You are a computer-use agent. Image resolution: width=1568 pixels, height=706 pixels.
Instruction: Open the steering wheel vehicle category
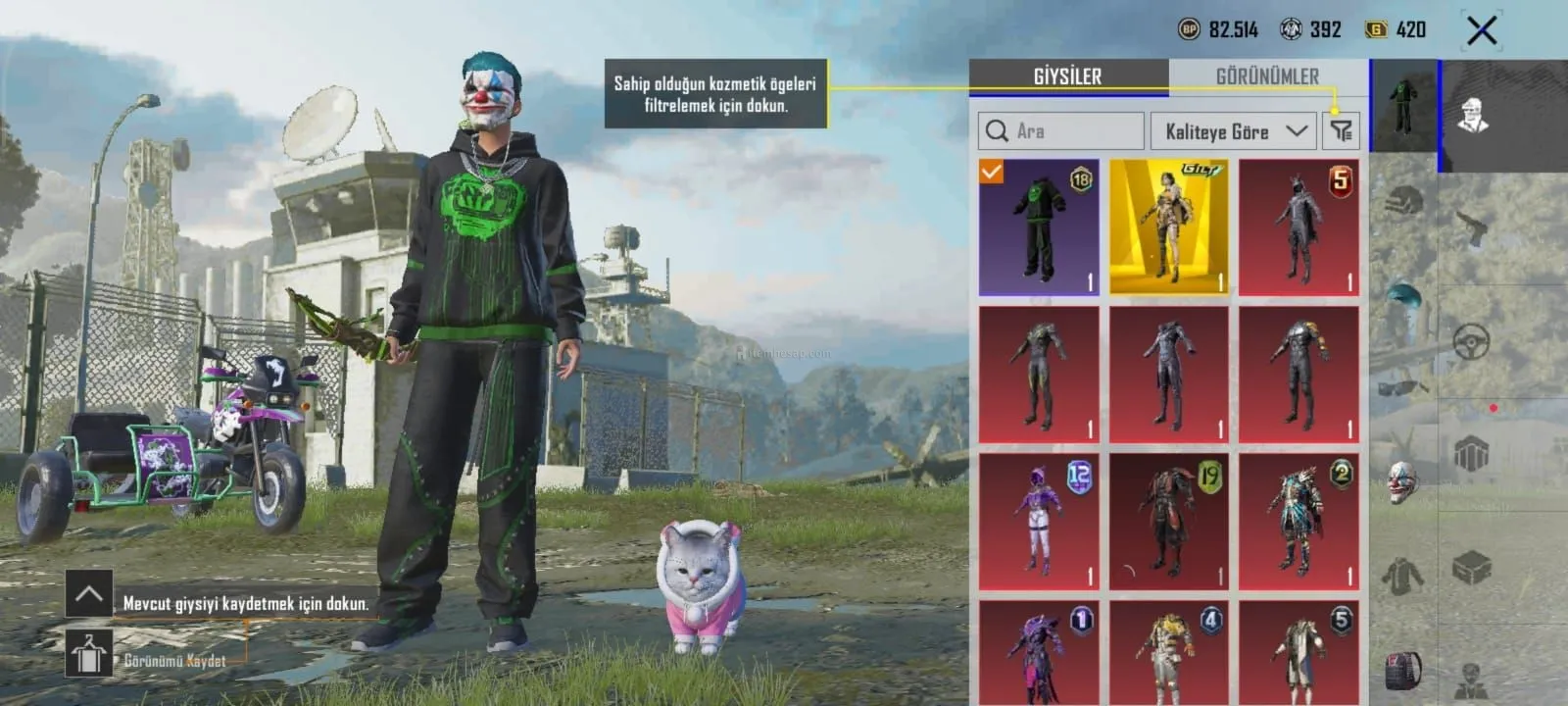[1471, 340]
